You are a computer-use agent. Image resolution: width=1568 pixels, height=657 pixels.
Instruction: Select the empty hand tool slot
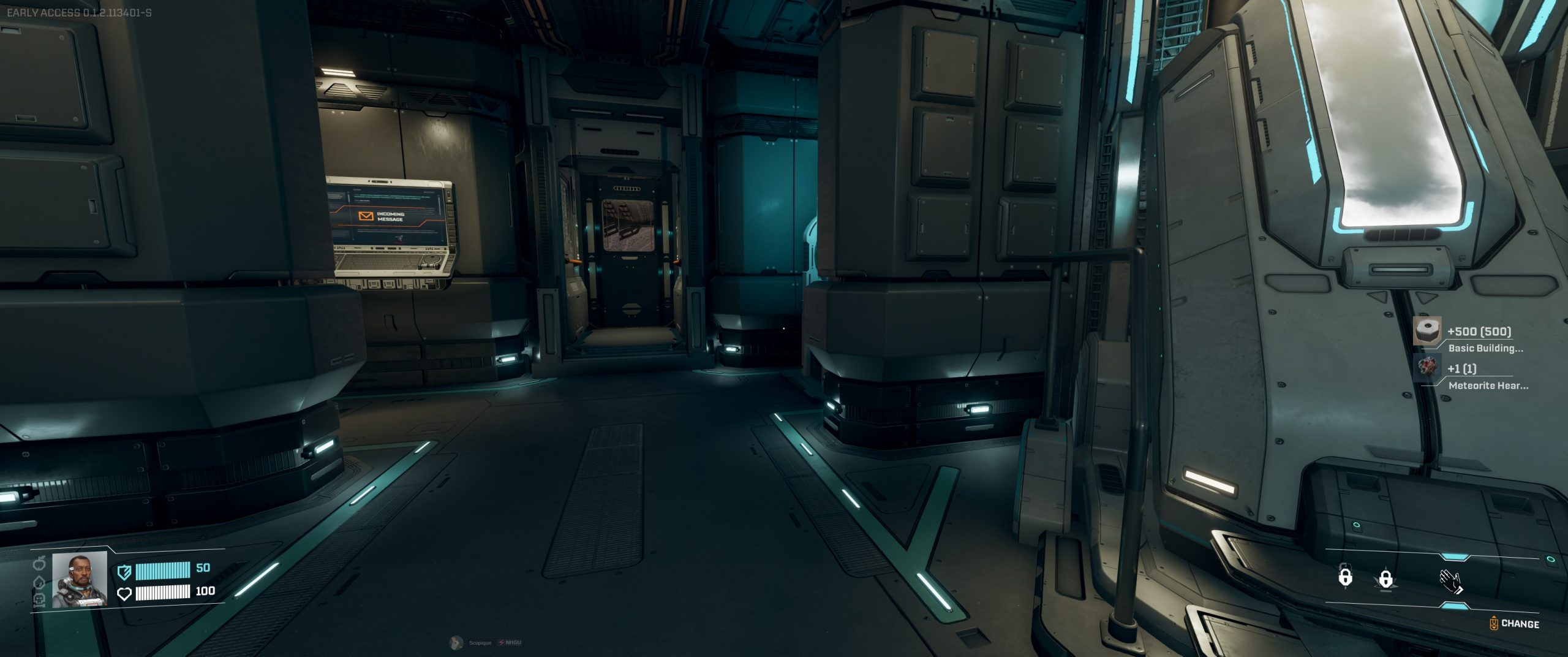[1450, 581]
